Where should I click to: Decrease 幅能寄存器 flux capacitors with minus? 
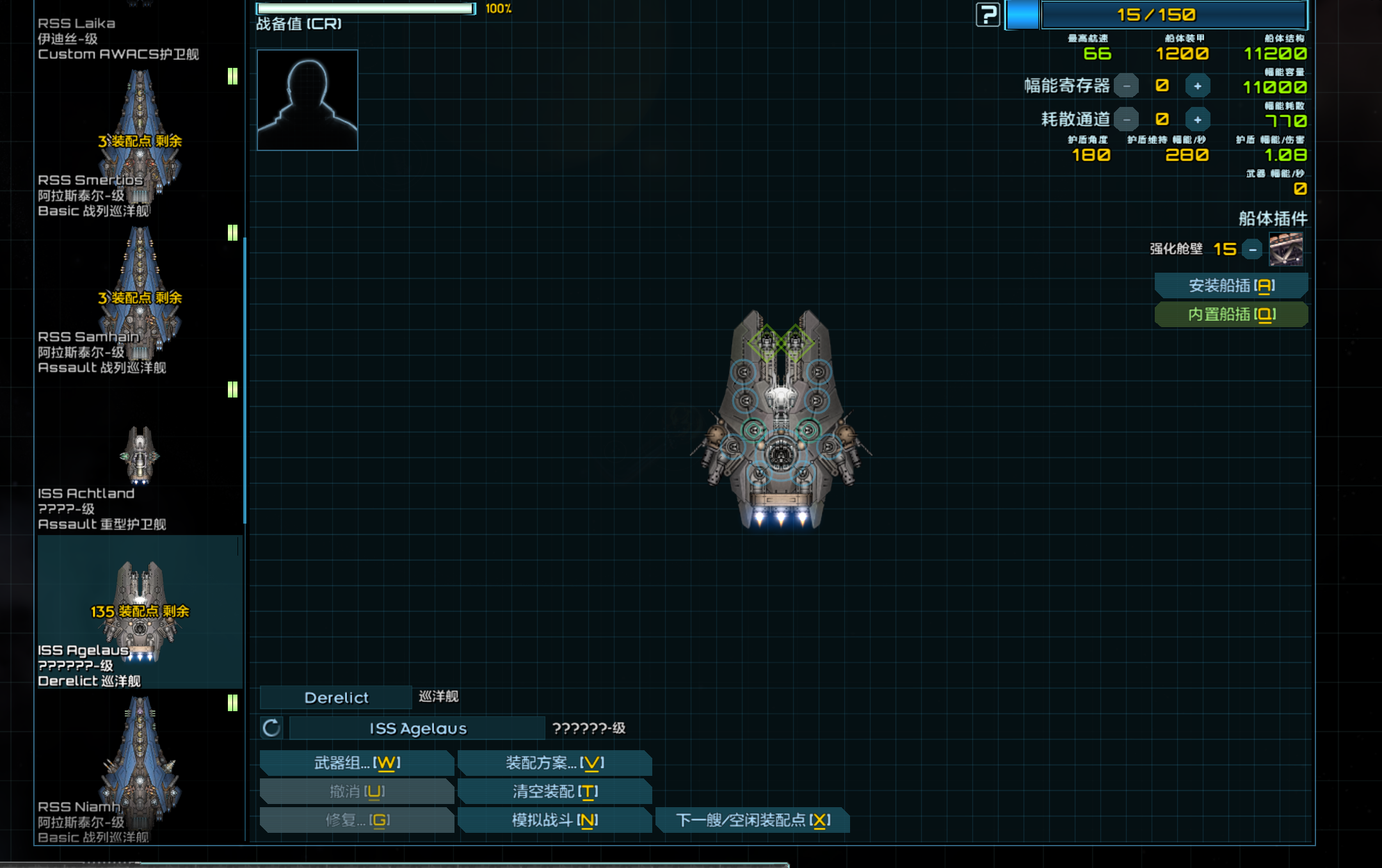1127,86
